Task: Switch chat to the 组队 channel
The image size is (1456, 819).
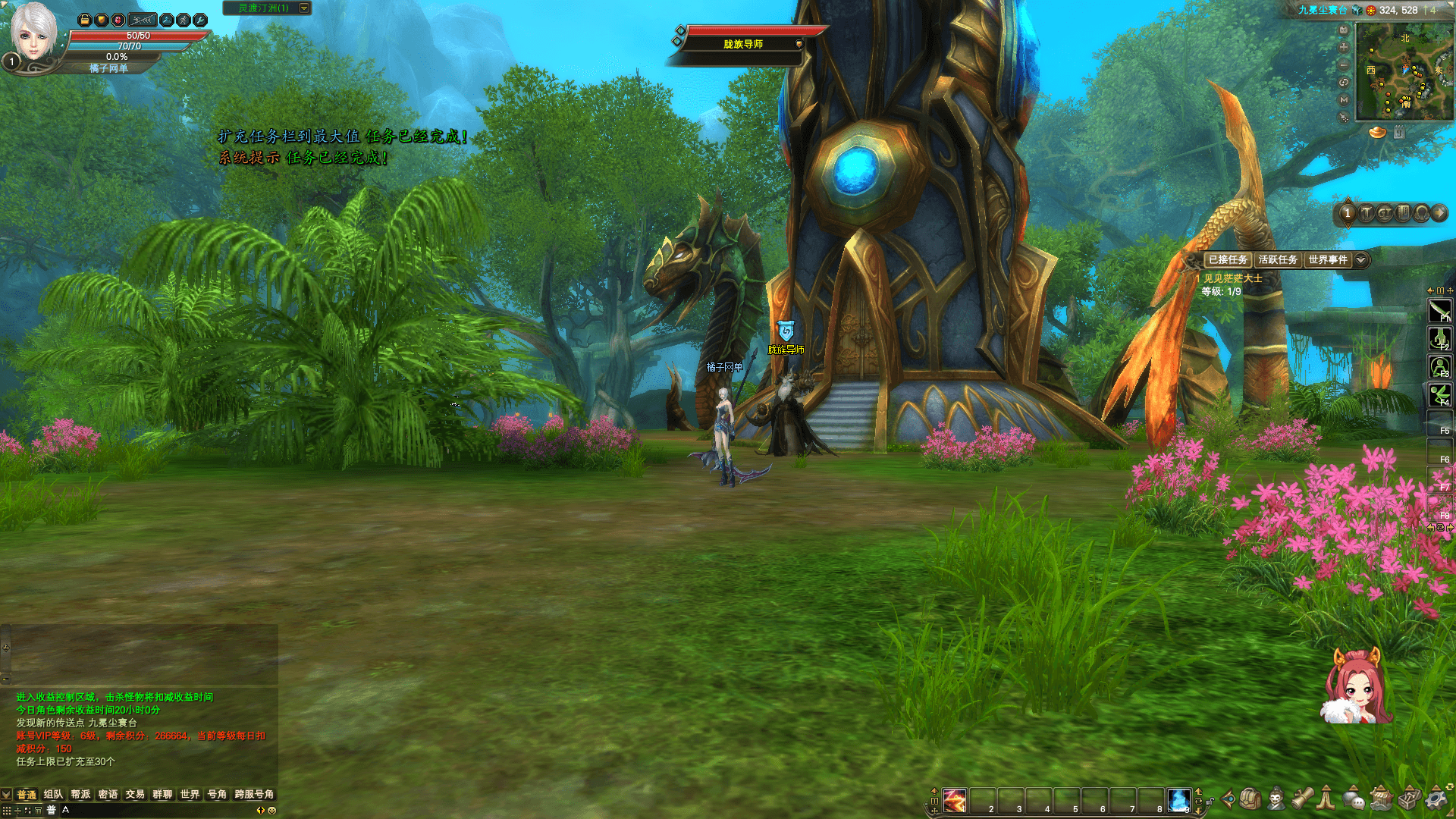Action: pyautogui.click(x=53, y=794)
